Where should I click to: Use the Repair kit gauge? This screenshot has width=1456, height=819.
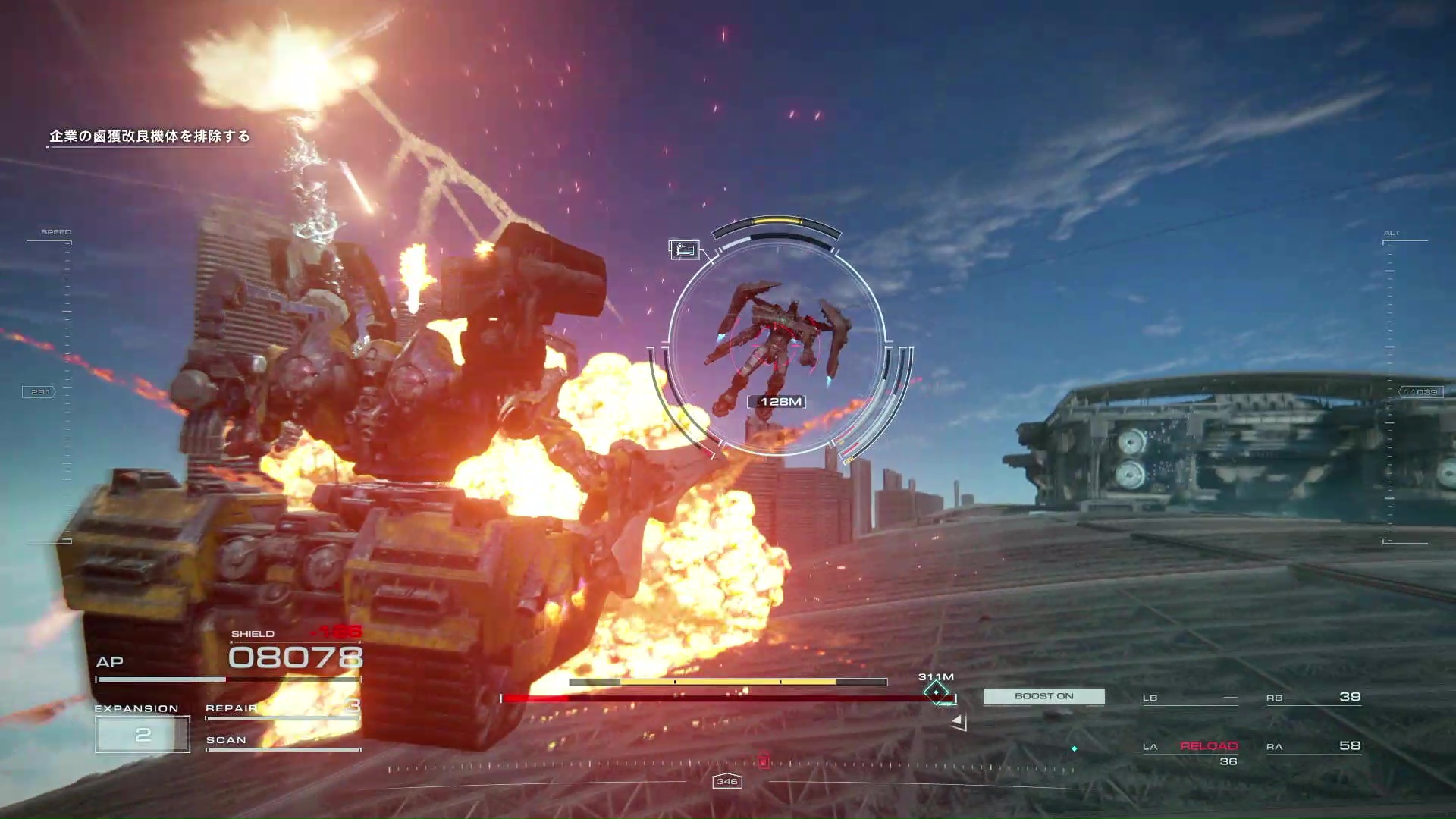click(x=282, y=708)
